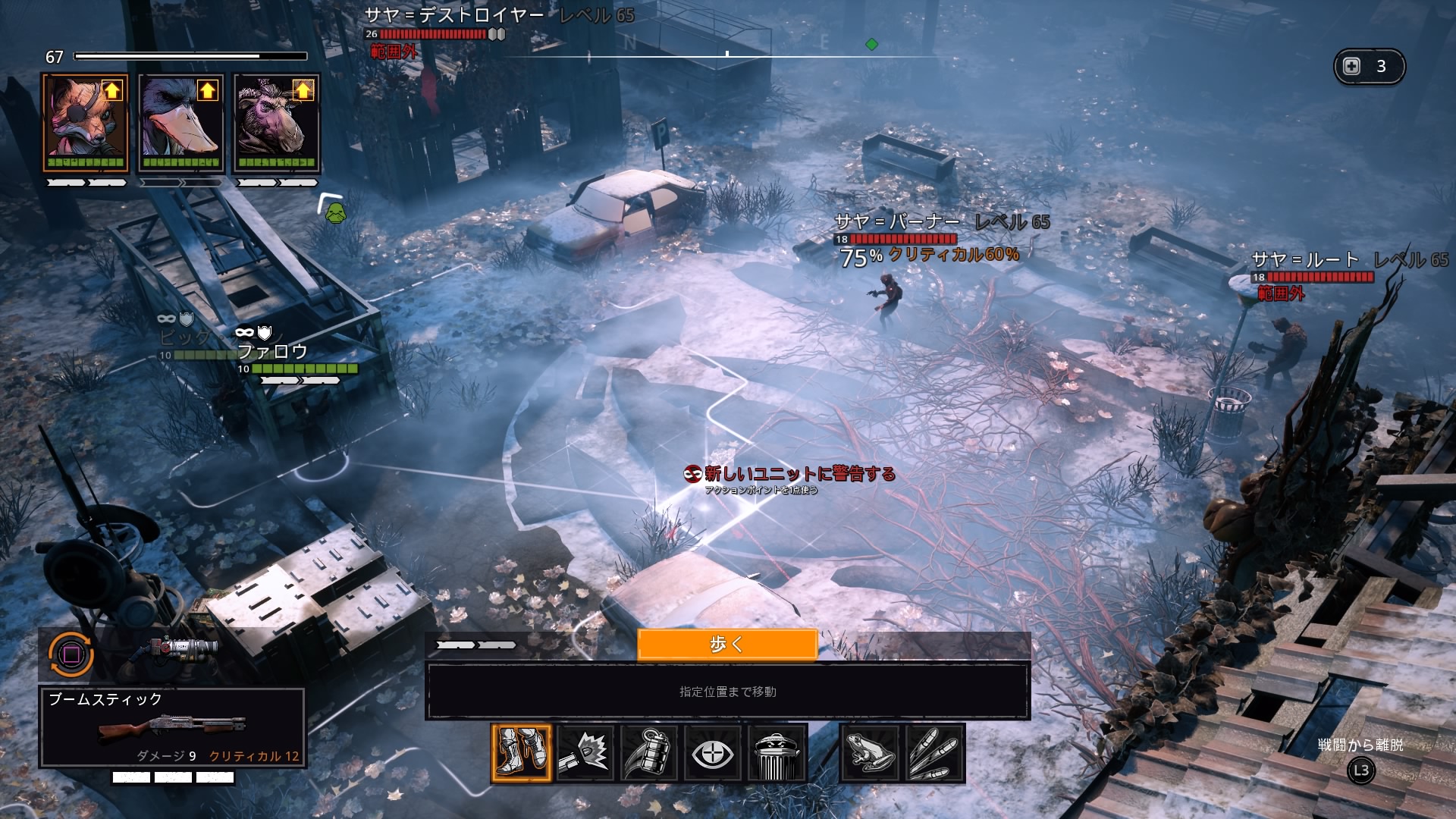This screenshot has height=819, width=1456.
Task: Select the duck character portrait
Action: (180, 124)
